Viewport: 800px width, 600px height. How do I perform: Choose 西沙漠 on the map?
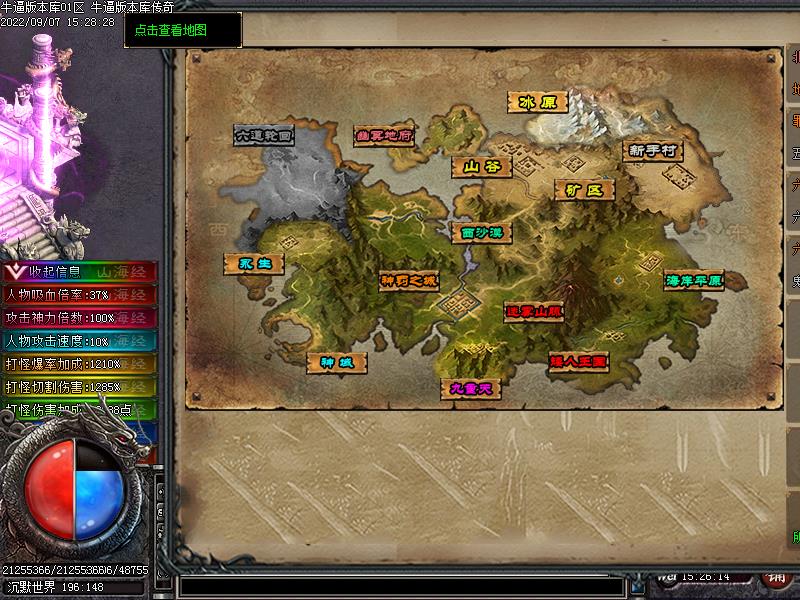481,232
